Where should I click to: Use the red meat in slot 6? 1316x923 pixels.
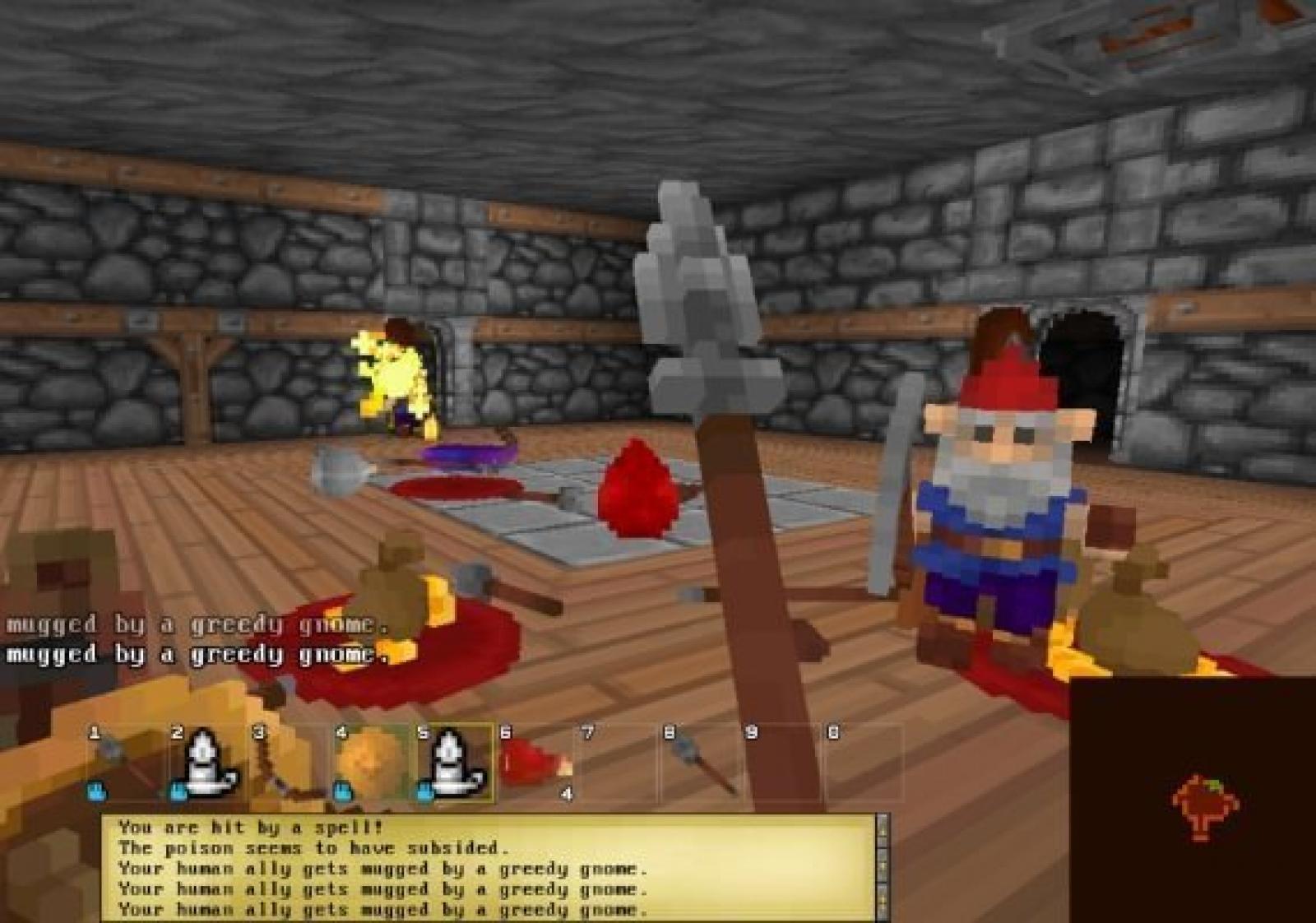[535, 763]
